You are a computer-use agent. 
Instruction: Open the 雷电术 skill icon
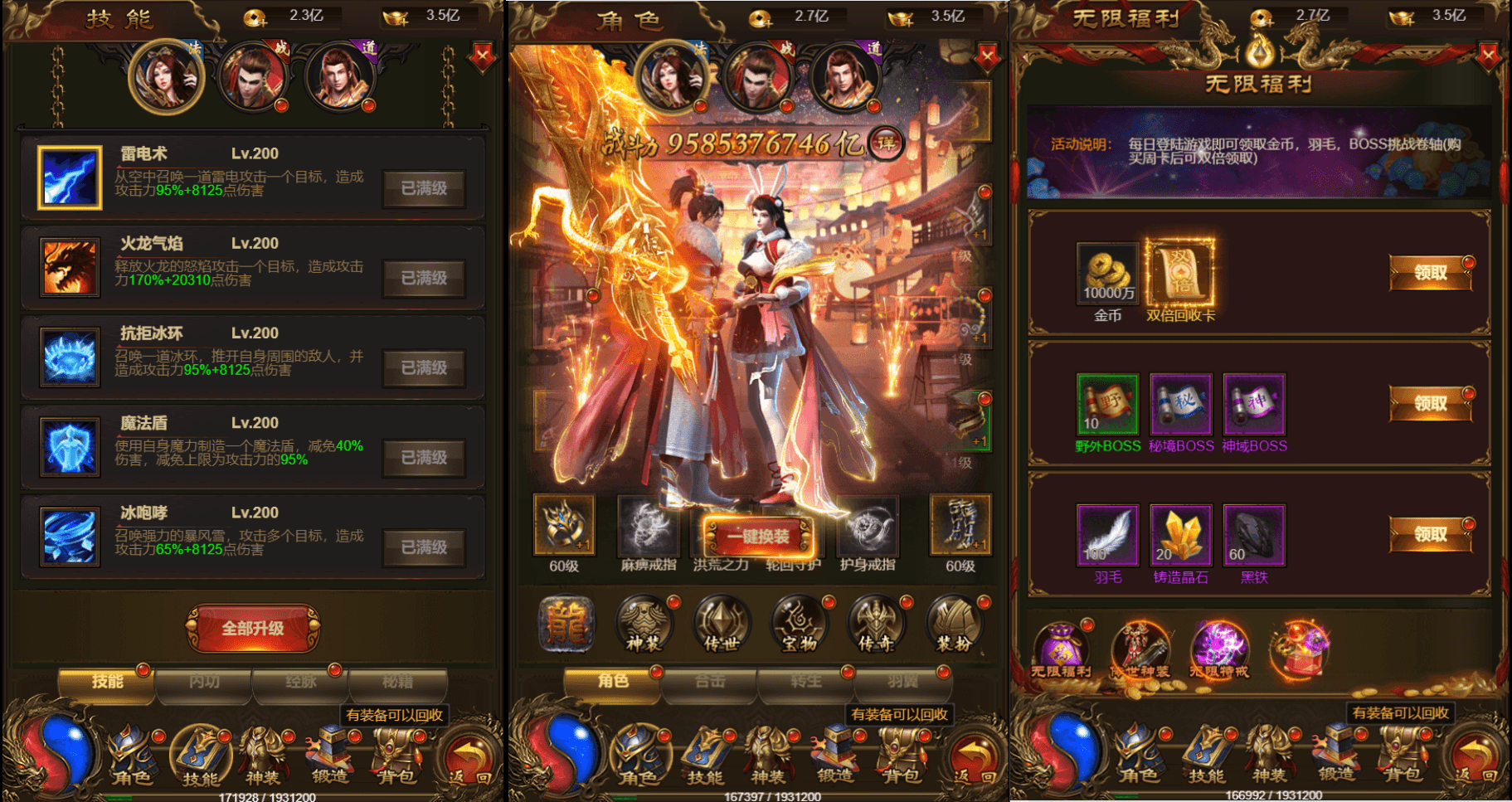(x=69, y=177)
